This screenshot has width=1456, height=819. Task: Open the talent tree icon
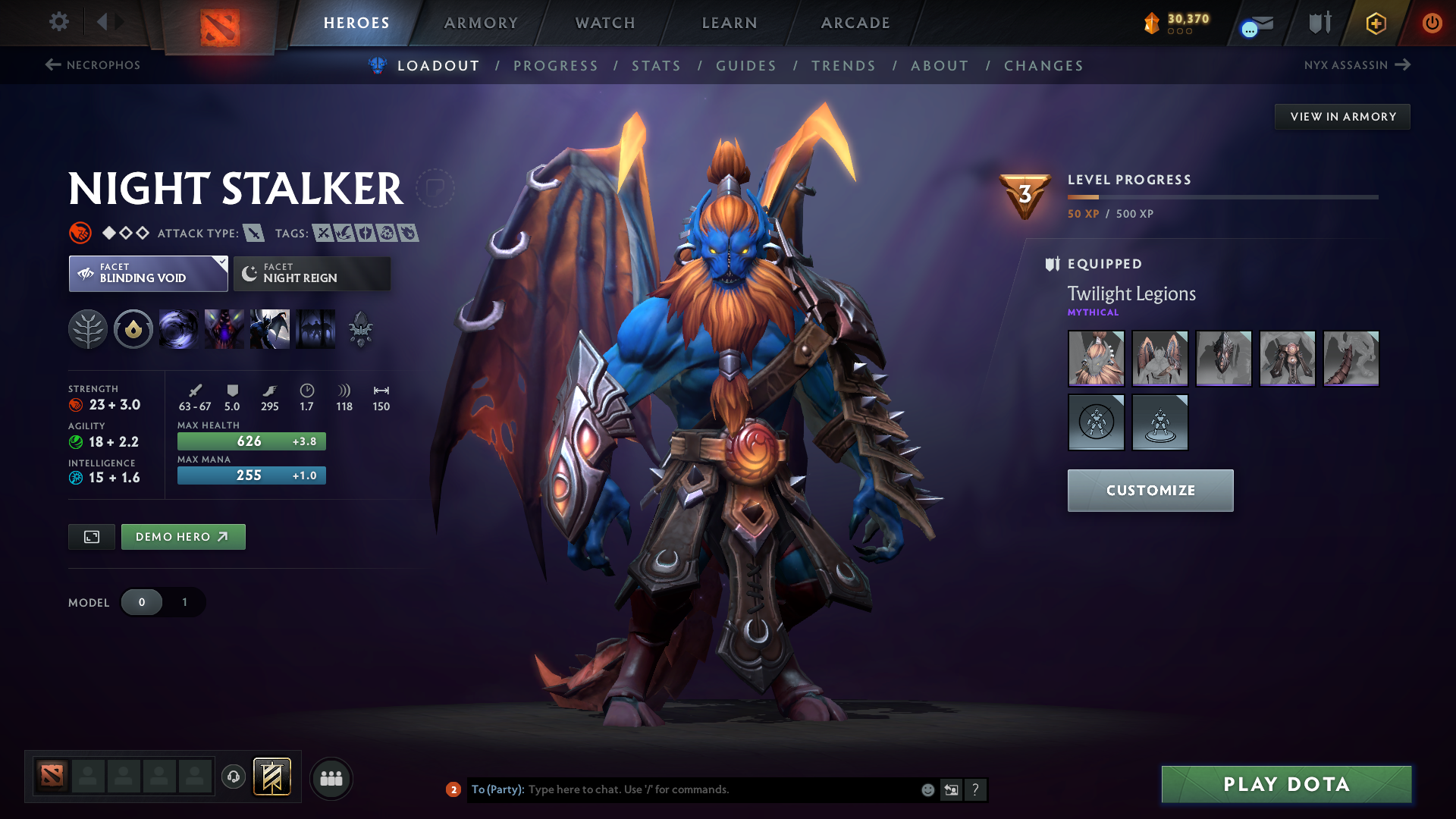[x=88, y=329]
